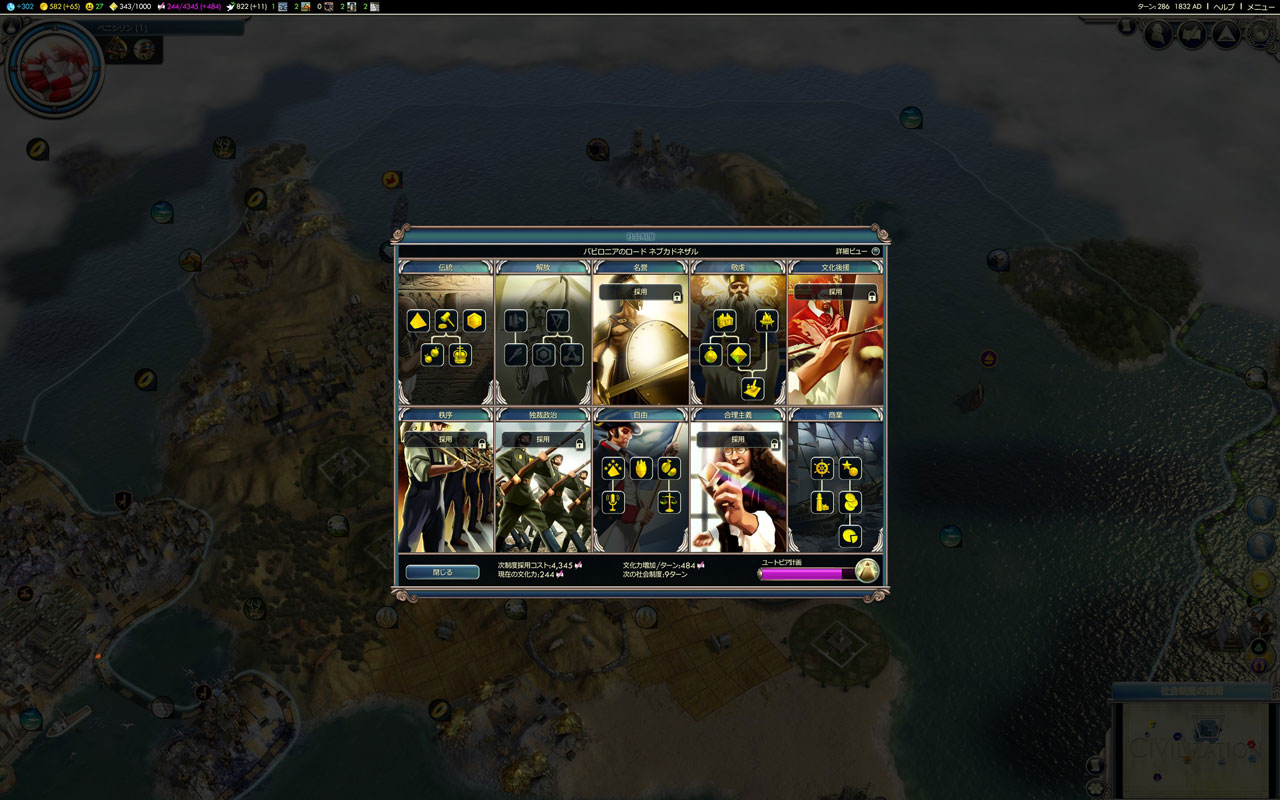Adopt the 秩序 (Order) policy branch
Screen dimensions: 1280x800
445,439
